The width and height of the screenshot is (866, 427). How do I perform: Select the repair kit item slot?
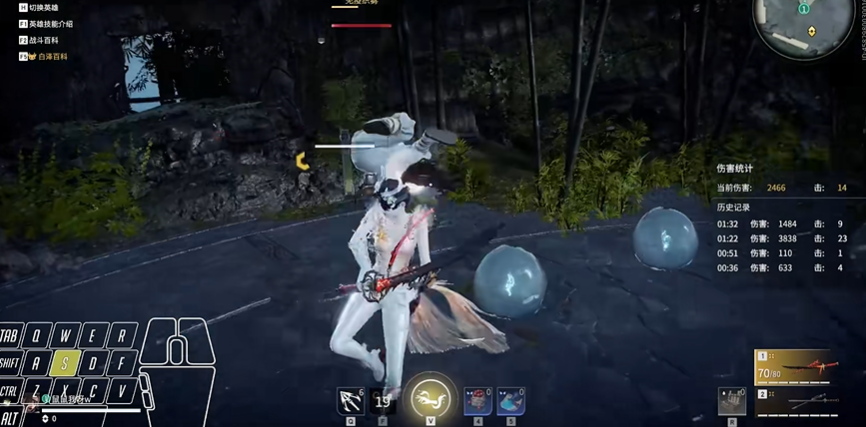pos(732,400)
